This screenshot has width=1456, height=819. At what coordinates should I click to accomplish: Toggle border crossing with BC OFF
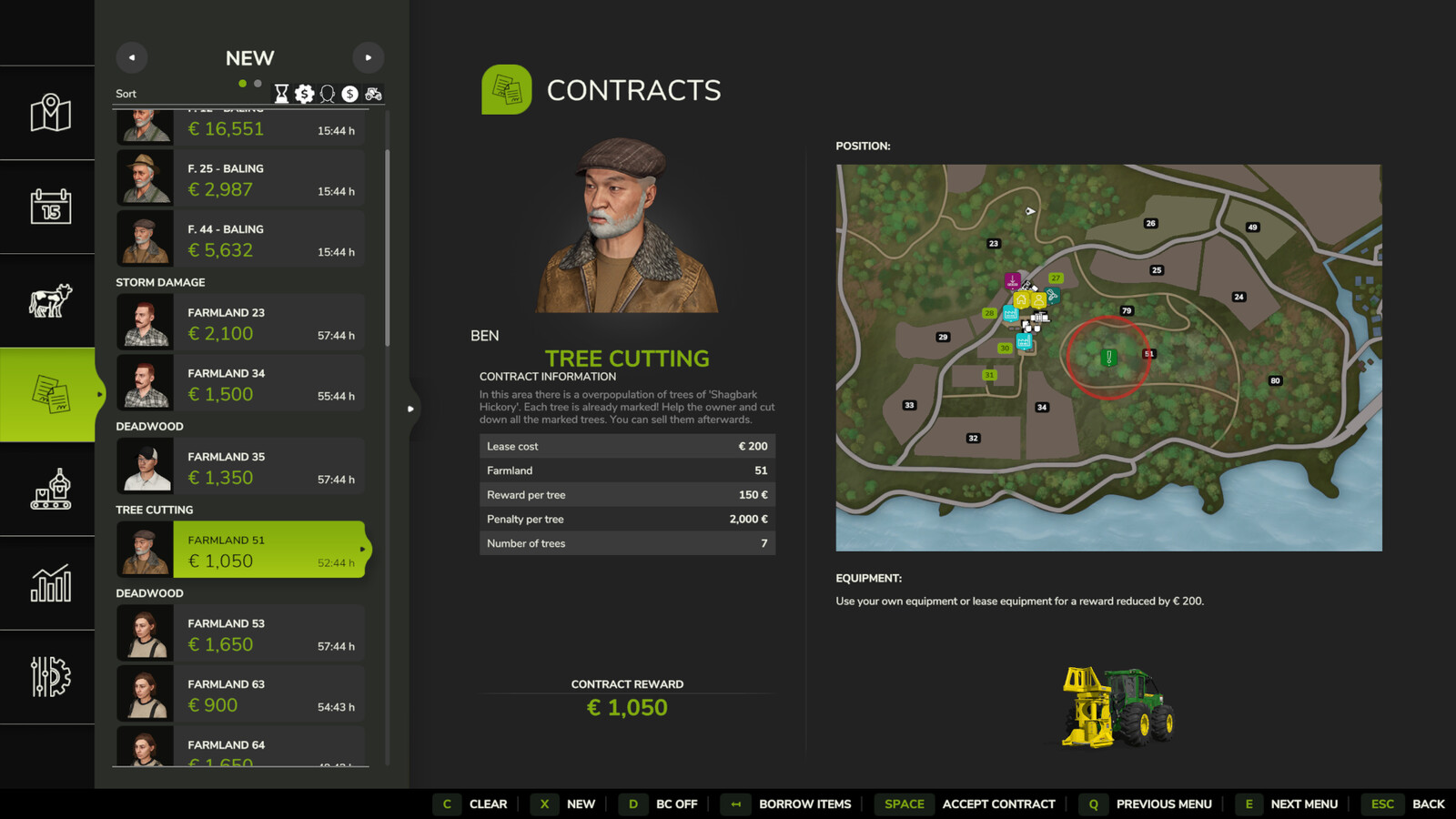pyautogui.click(x=676, y=804)
